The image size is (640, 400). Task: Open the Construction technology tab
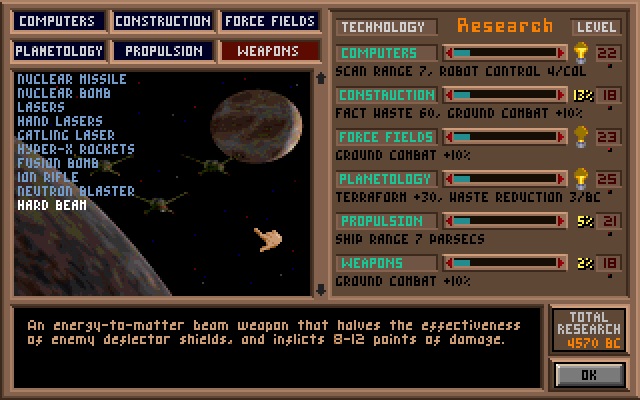point(162,21)
